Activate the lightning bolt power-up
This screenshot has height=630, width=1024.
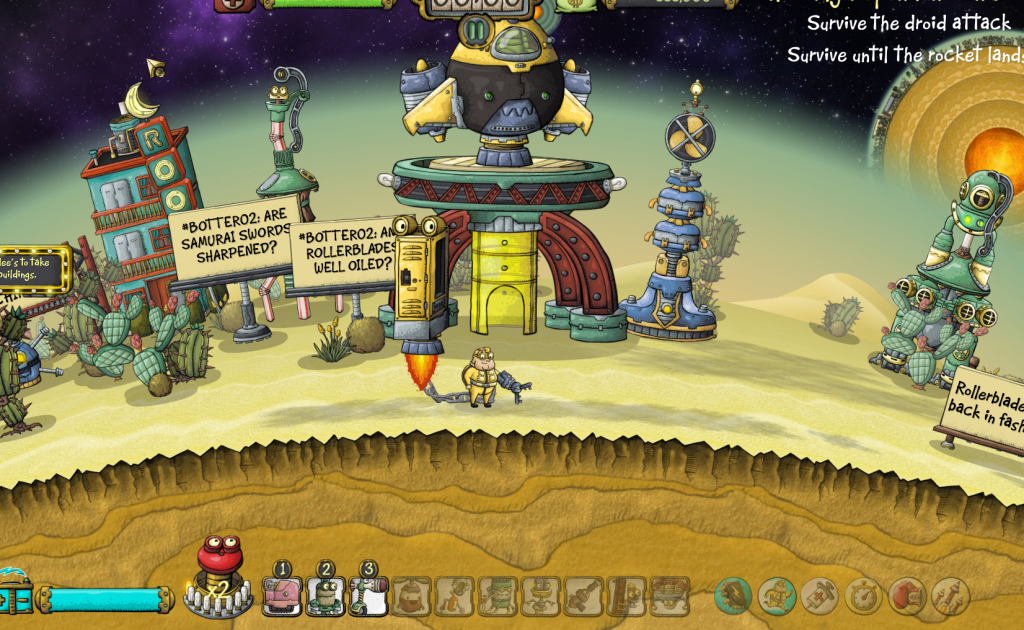733,596
